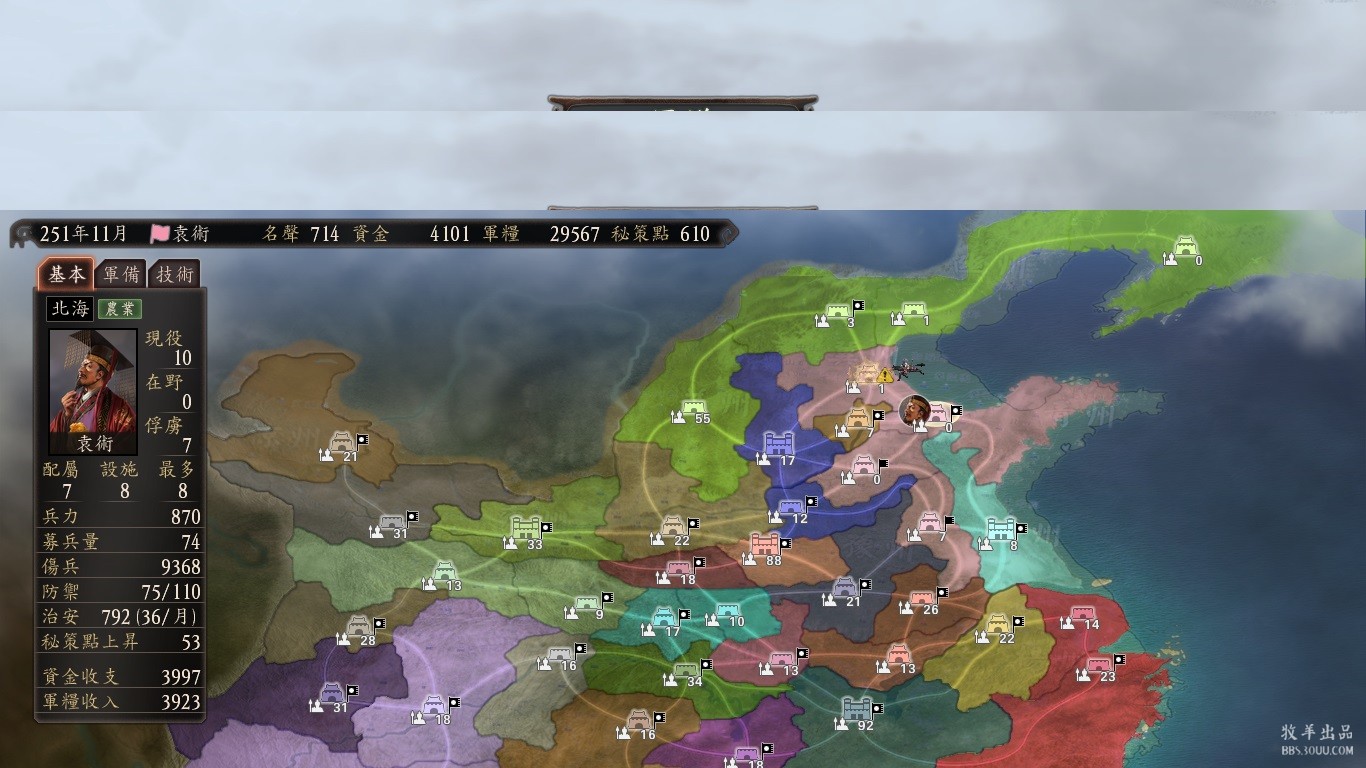Select the blue city marker labeled 12
1366x768 pixels.
791,507
